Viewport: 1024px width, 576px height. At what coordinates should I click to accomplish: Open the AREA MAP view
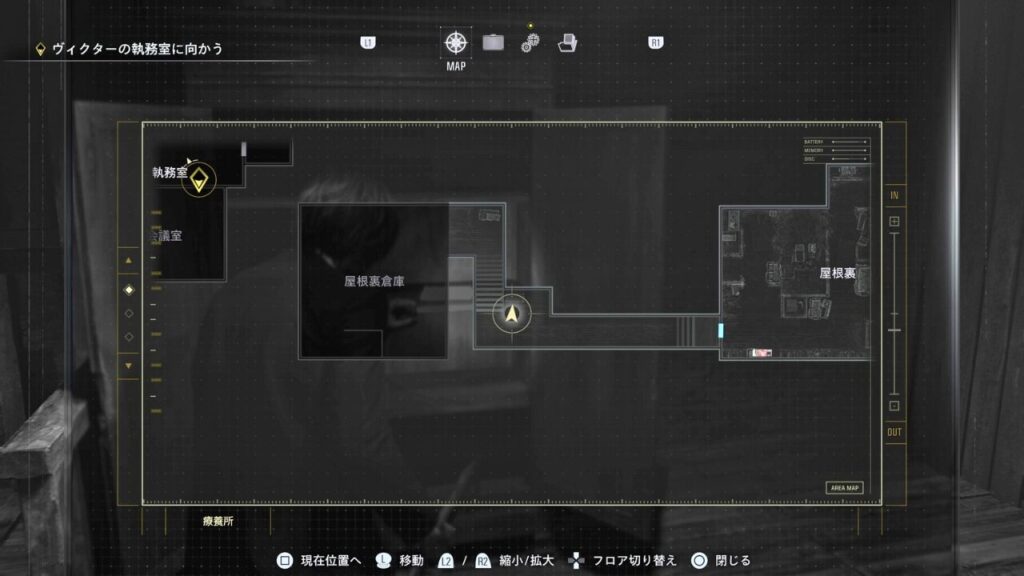(x=844, y=488)
